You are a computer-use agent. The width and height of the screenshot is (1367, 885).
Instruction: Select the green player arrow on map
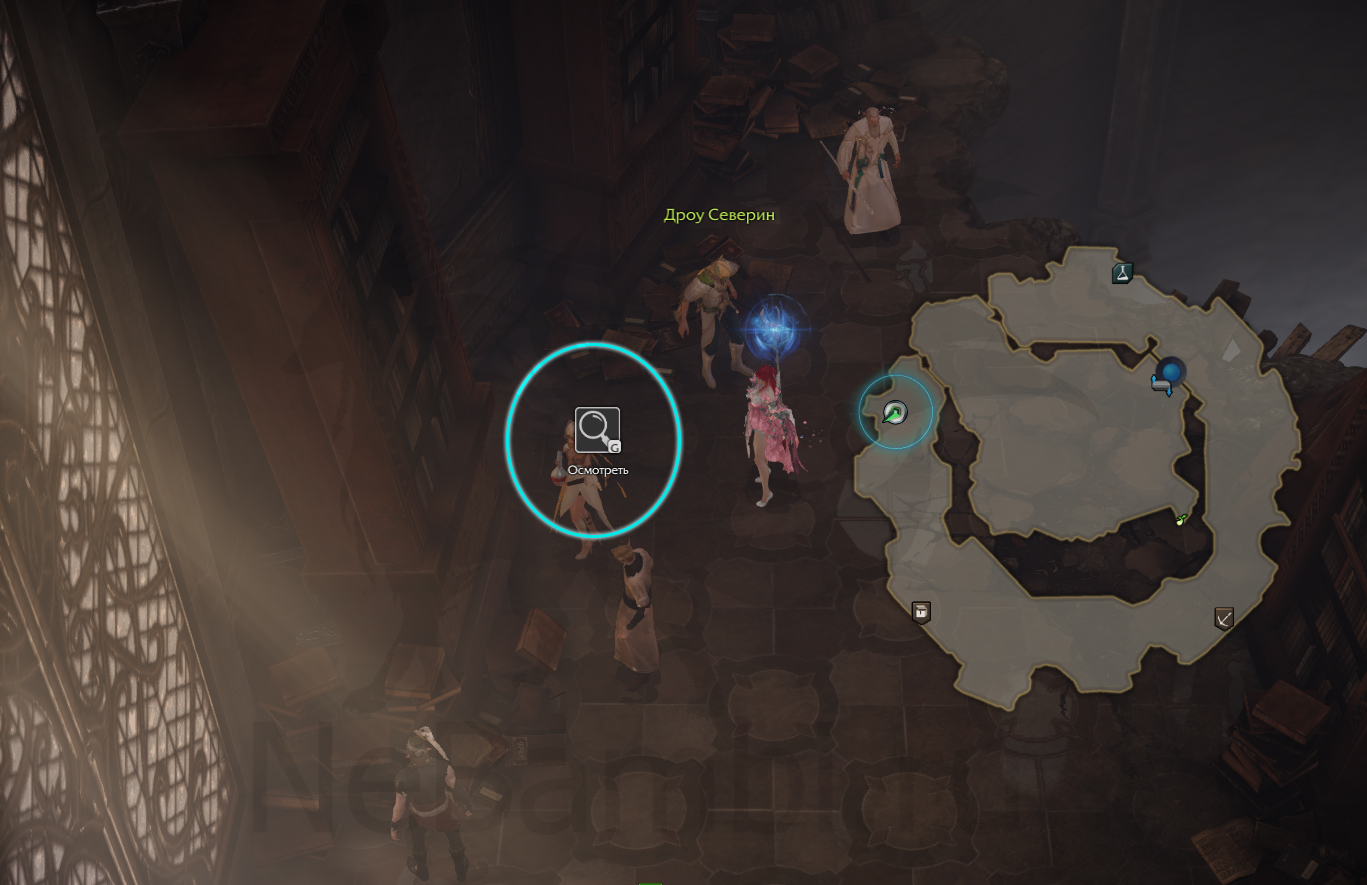[895, 412]
